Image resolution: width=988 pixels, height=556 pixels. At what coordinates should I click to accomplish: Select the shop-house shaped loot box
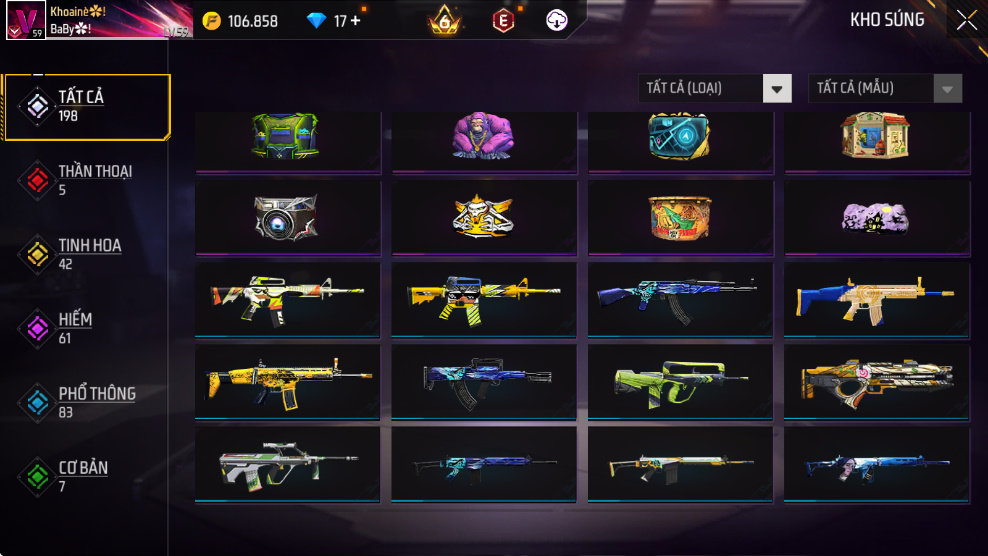click(877, 137)
